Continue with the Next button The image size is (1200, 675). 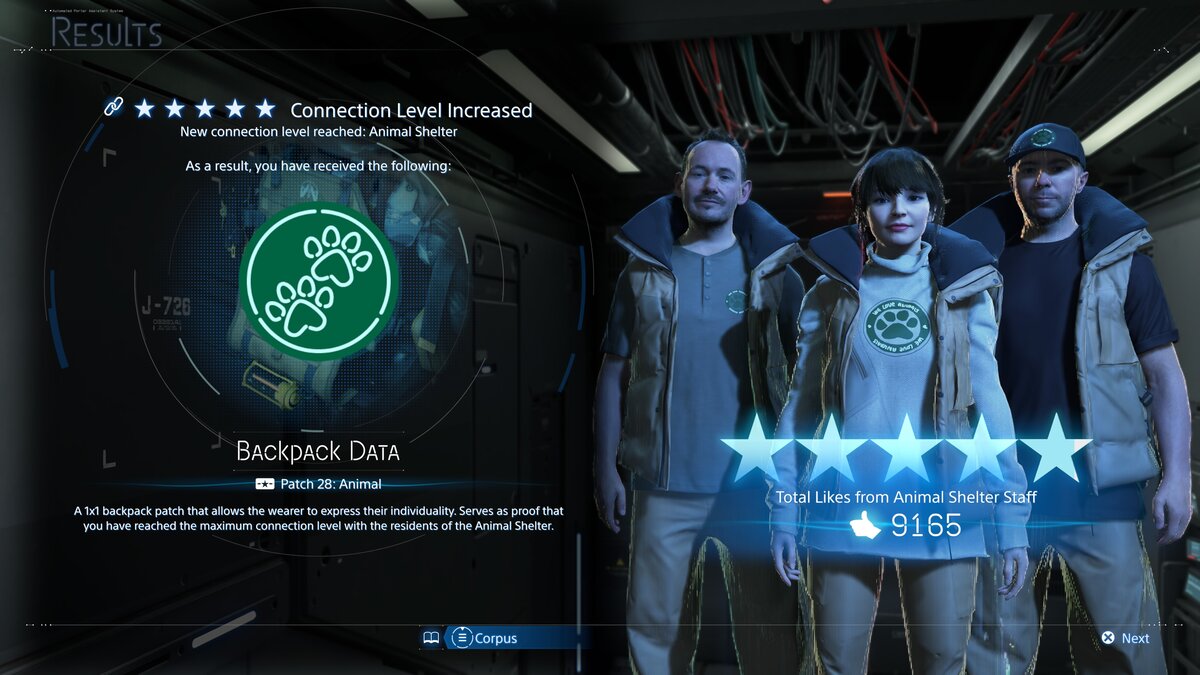click(x=1125, y=638)
